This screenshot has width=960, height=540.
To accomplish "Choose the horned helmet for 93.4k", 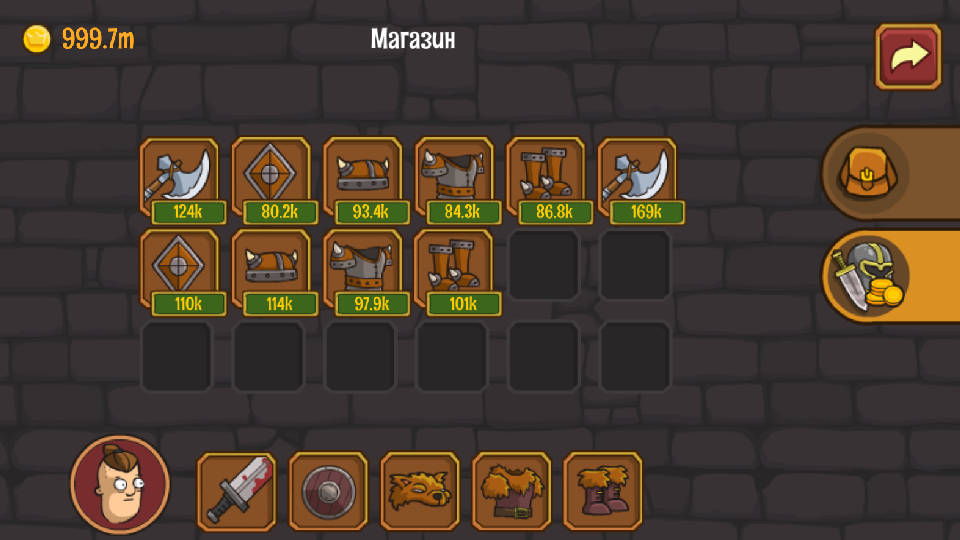I will pyautogui.click(x=362, y=176).
